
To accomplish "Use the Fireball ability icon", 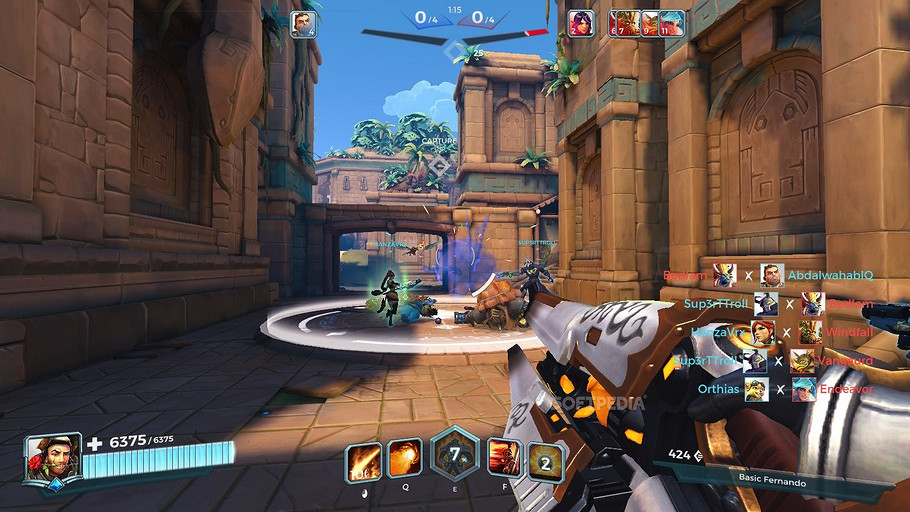I will [x=405, y=458].
